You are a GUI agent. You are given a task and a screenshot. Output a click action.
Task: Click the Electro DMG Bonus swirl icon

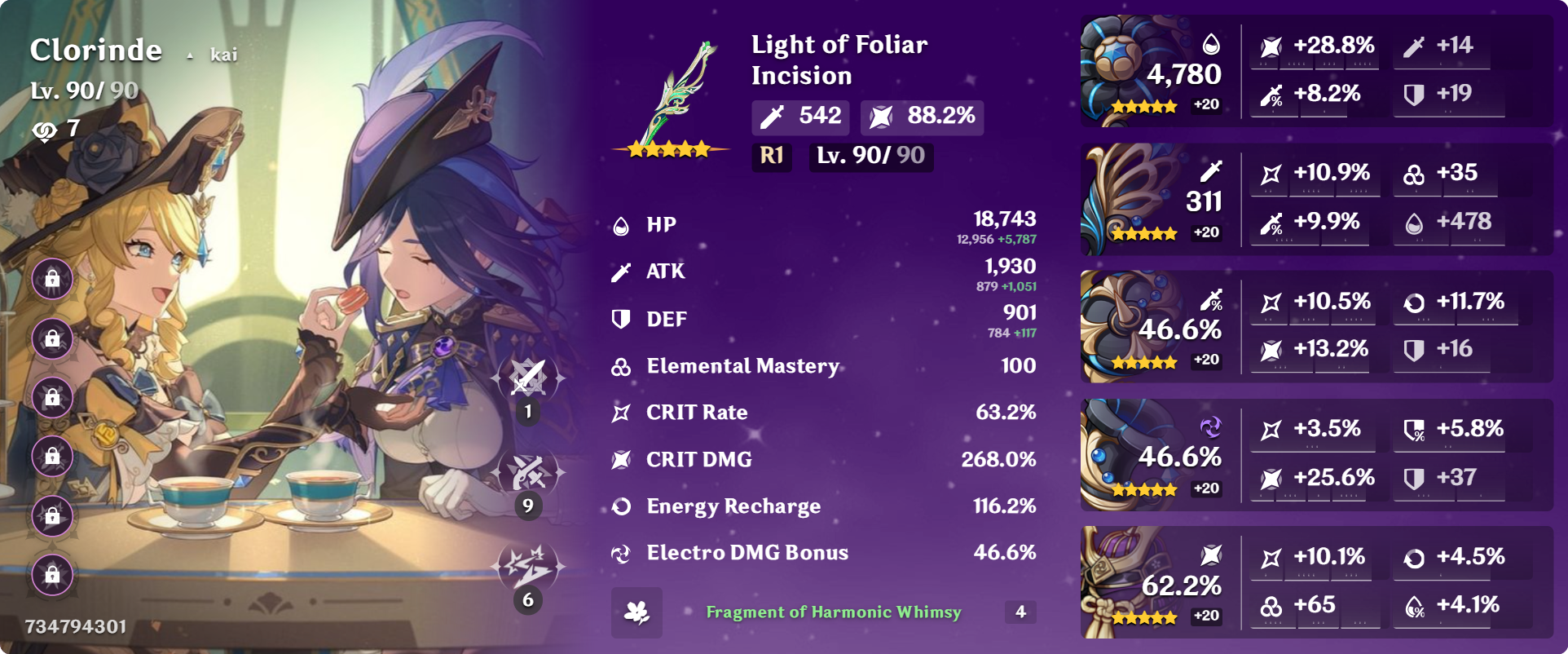(621, 553)
